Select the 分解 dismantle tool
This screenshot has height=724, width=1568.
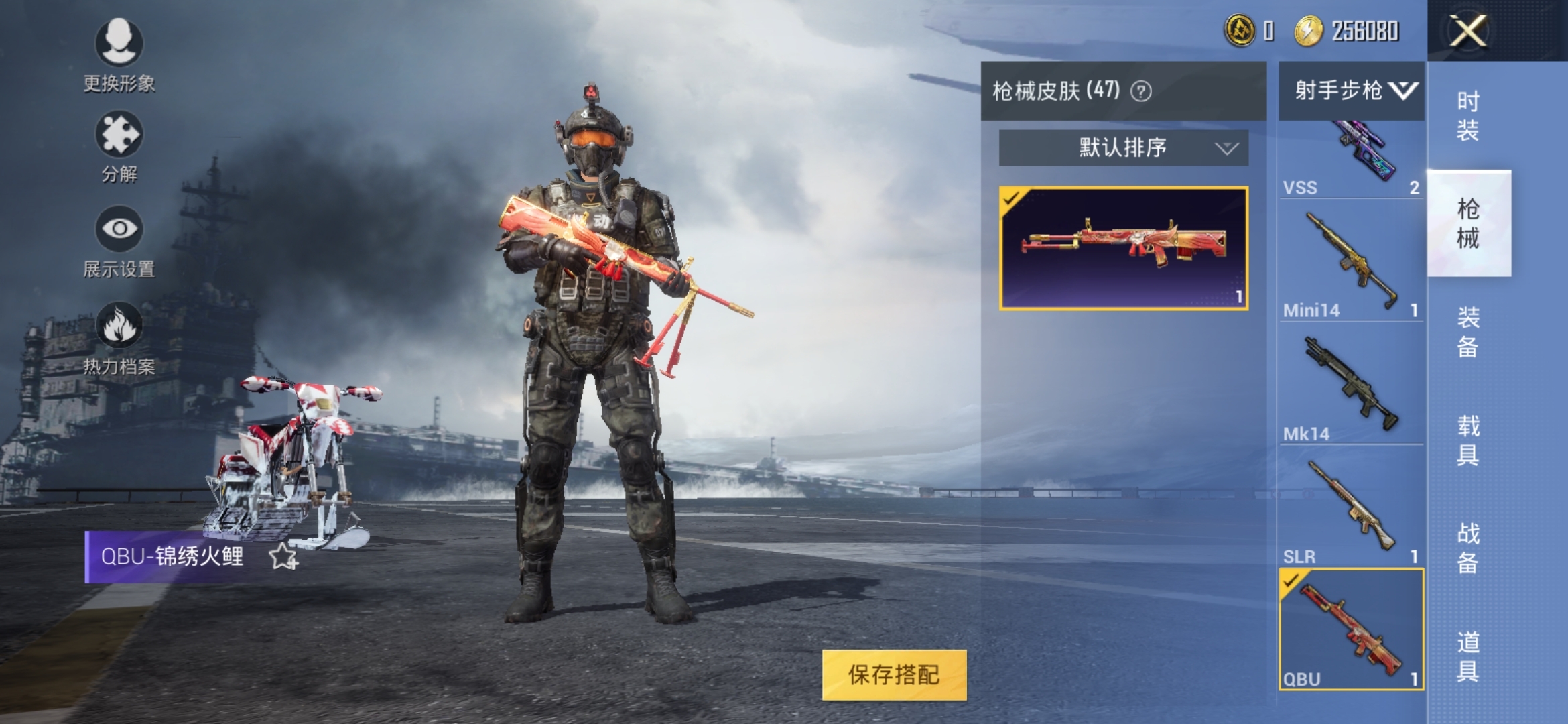[x=121, y=141]
